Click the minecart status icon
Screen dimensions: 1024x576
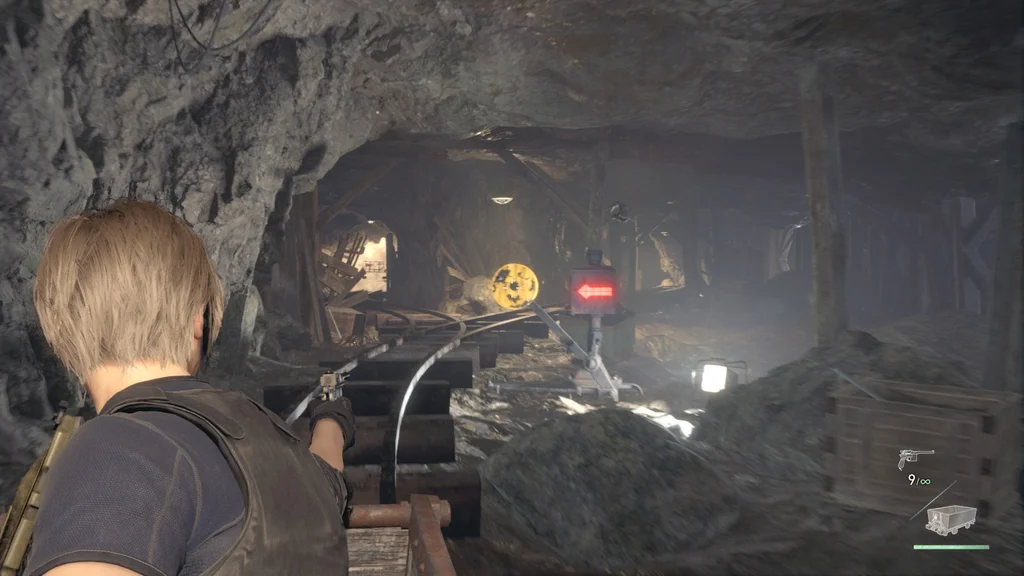(x=950, y=519)
